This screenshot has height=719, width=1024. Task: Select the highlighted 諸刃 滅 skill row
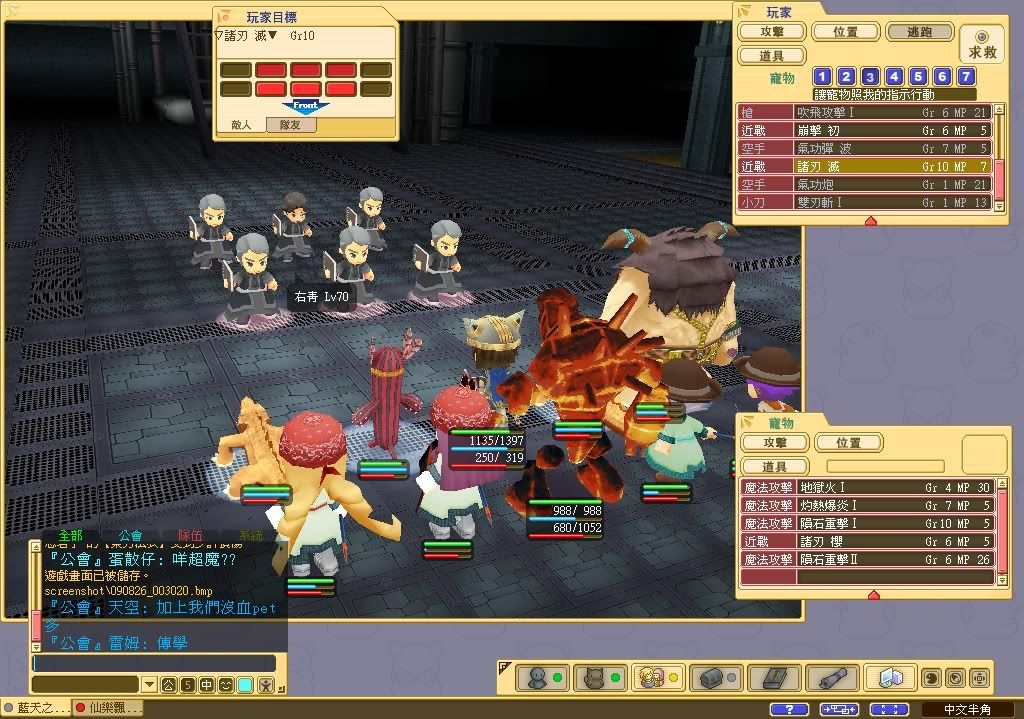pos(864,166)
